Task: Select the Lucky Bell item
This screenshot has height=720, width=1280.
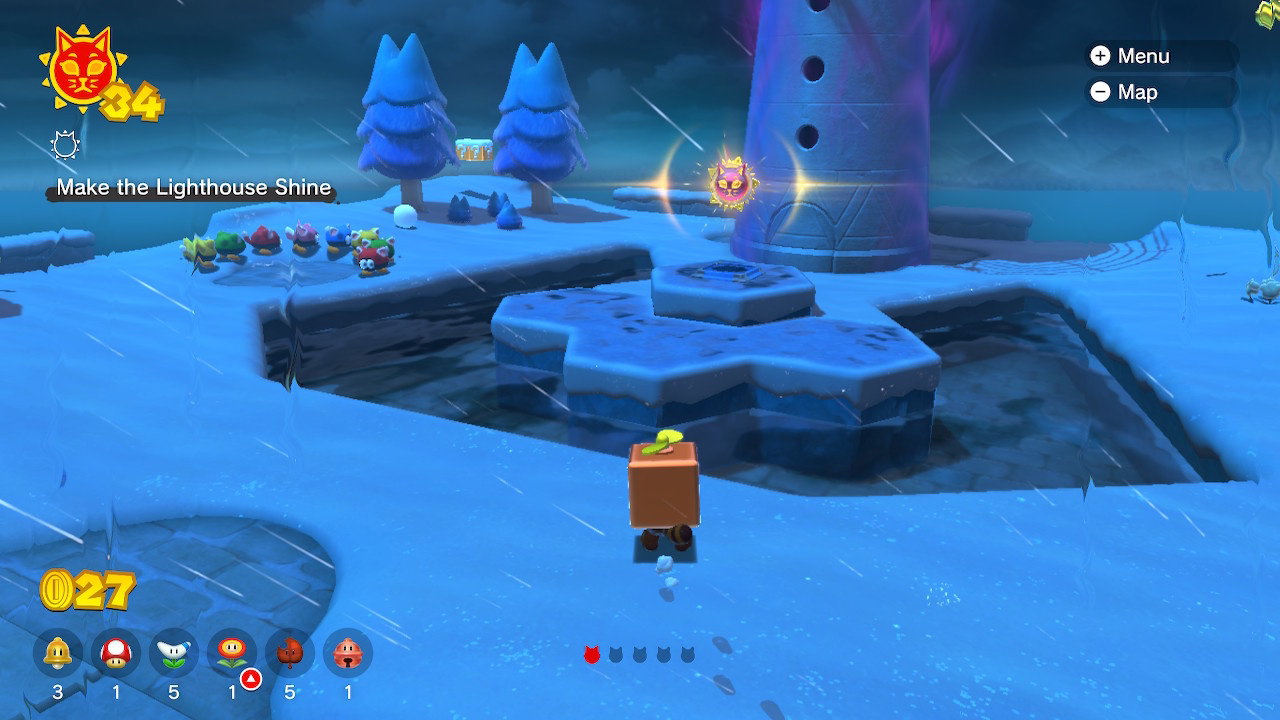Action: (348, 654)
